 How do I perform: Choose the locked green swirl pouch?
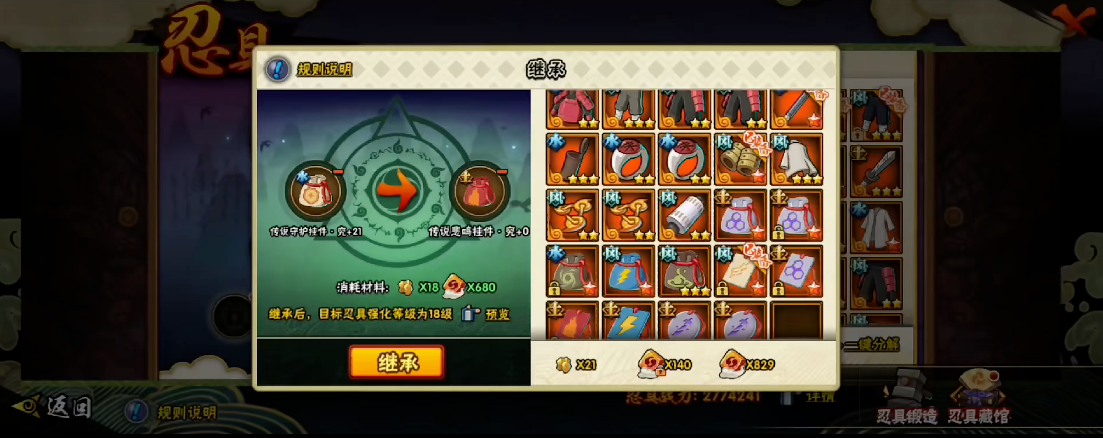click(572, 271)
